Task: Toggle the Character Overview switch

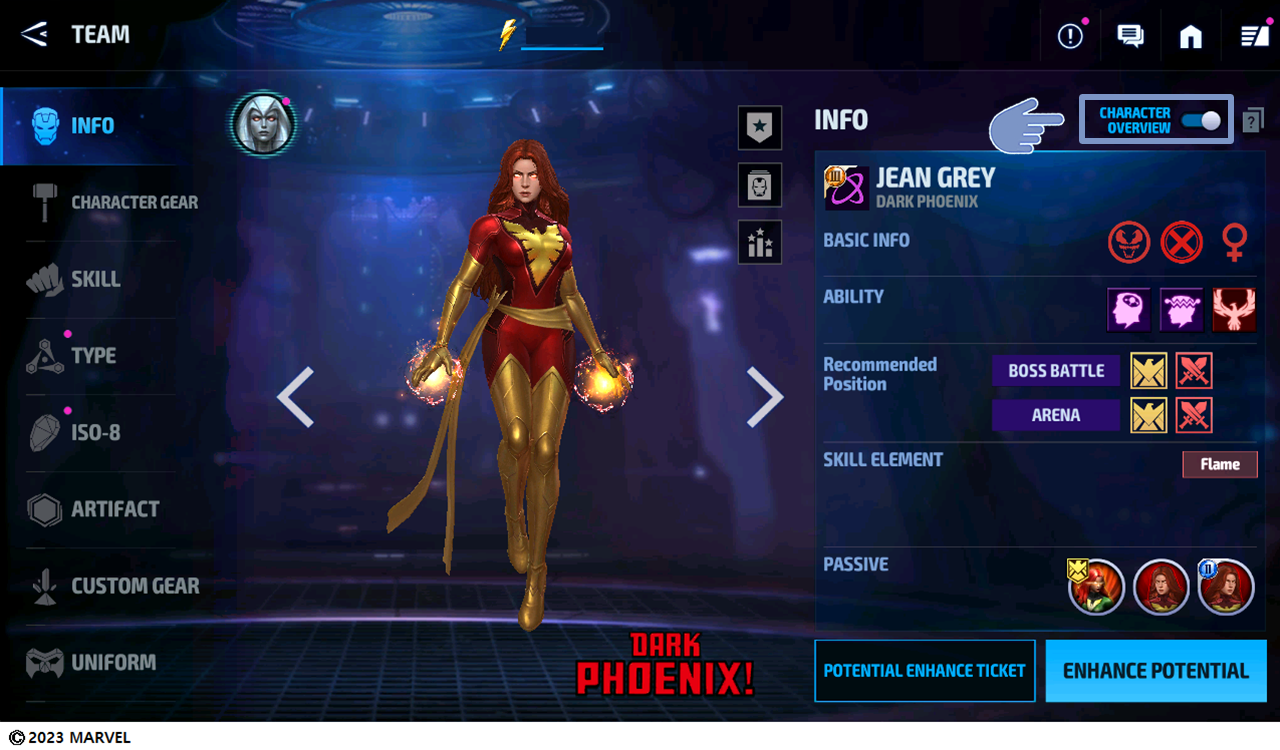Action: point(1200,121)
